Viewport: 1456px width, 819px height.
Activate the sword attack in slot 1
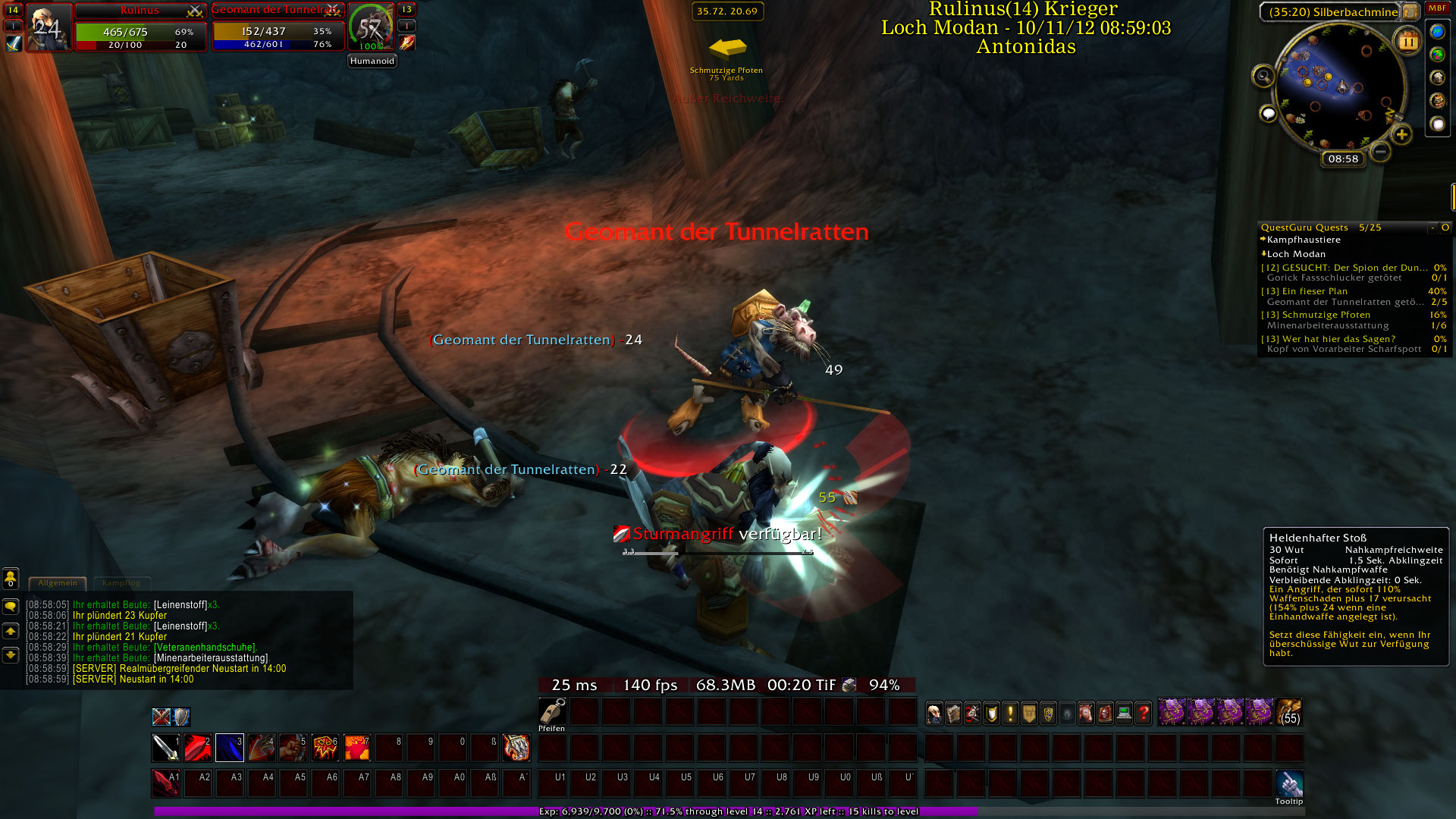tap(165, 748)
